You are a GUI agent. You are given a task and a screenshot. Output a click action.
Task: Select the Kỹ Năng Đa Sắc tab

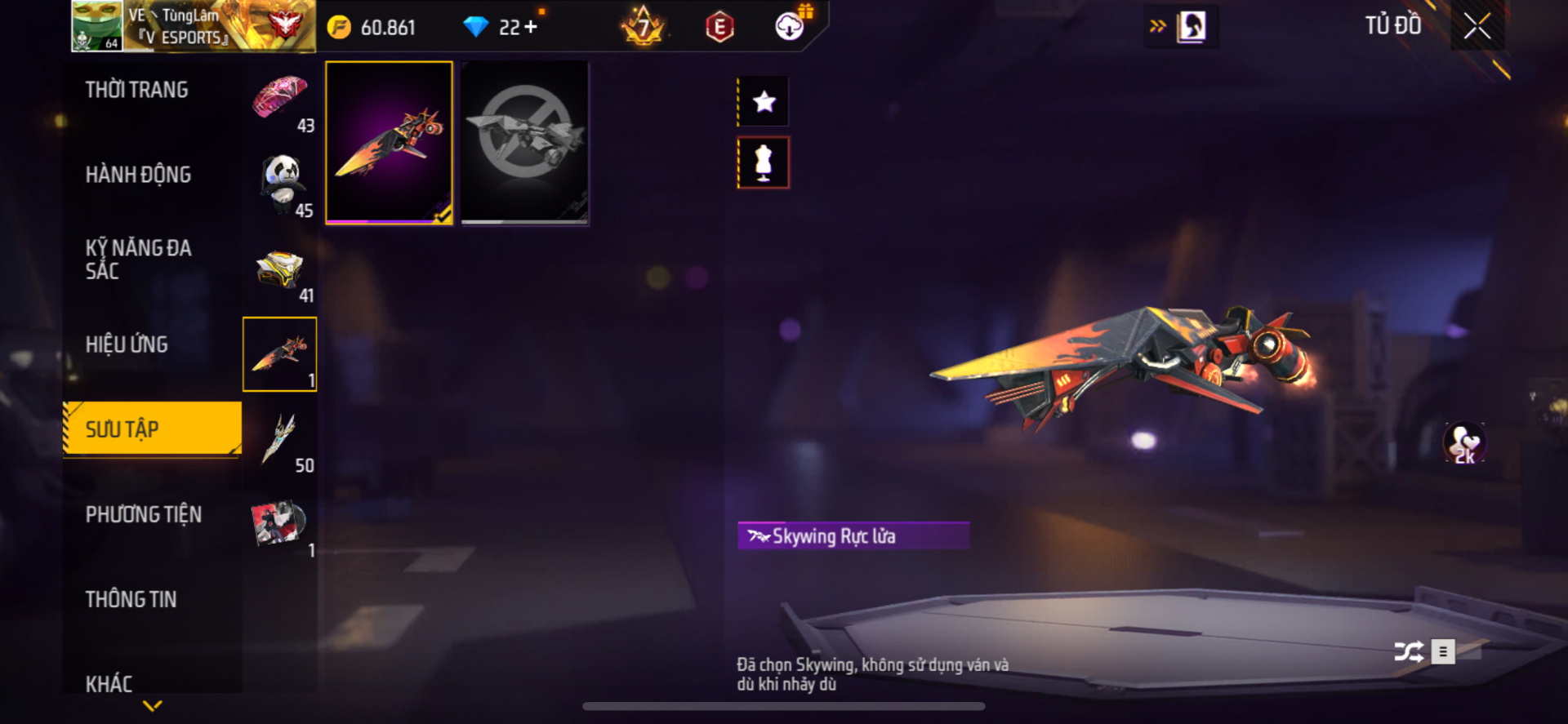138,260
